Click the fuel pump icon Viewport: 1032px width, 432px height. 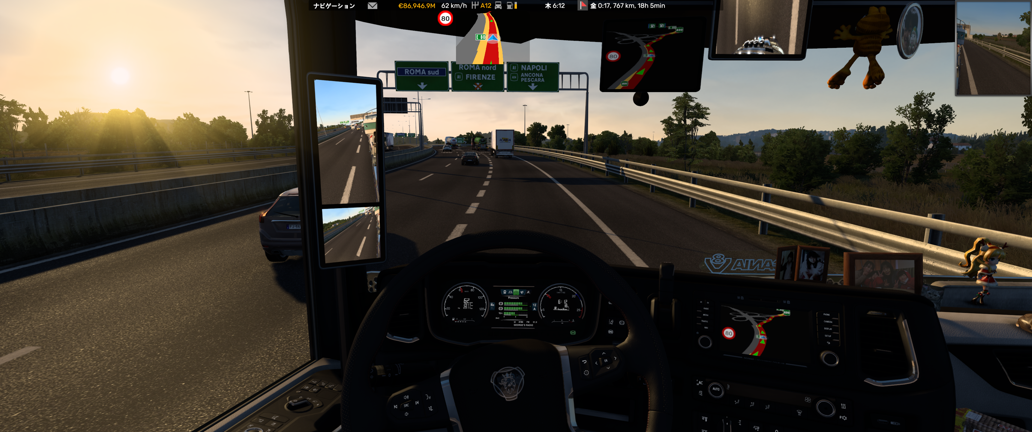tap(511, 6)
